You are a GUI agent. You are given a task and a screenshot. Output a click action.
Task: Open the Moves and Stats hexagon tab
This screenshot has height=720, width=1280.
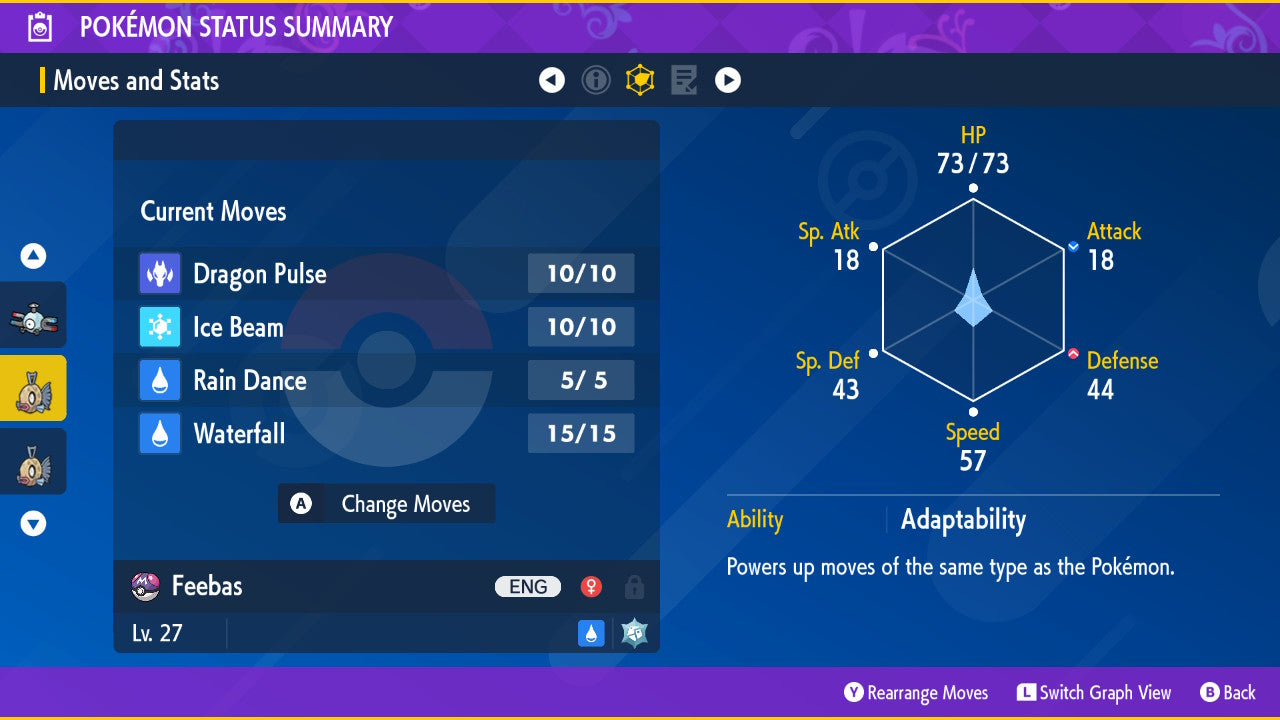coord(640,80)
